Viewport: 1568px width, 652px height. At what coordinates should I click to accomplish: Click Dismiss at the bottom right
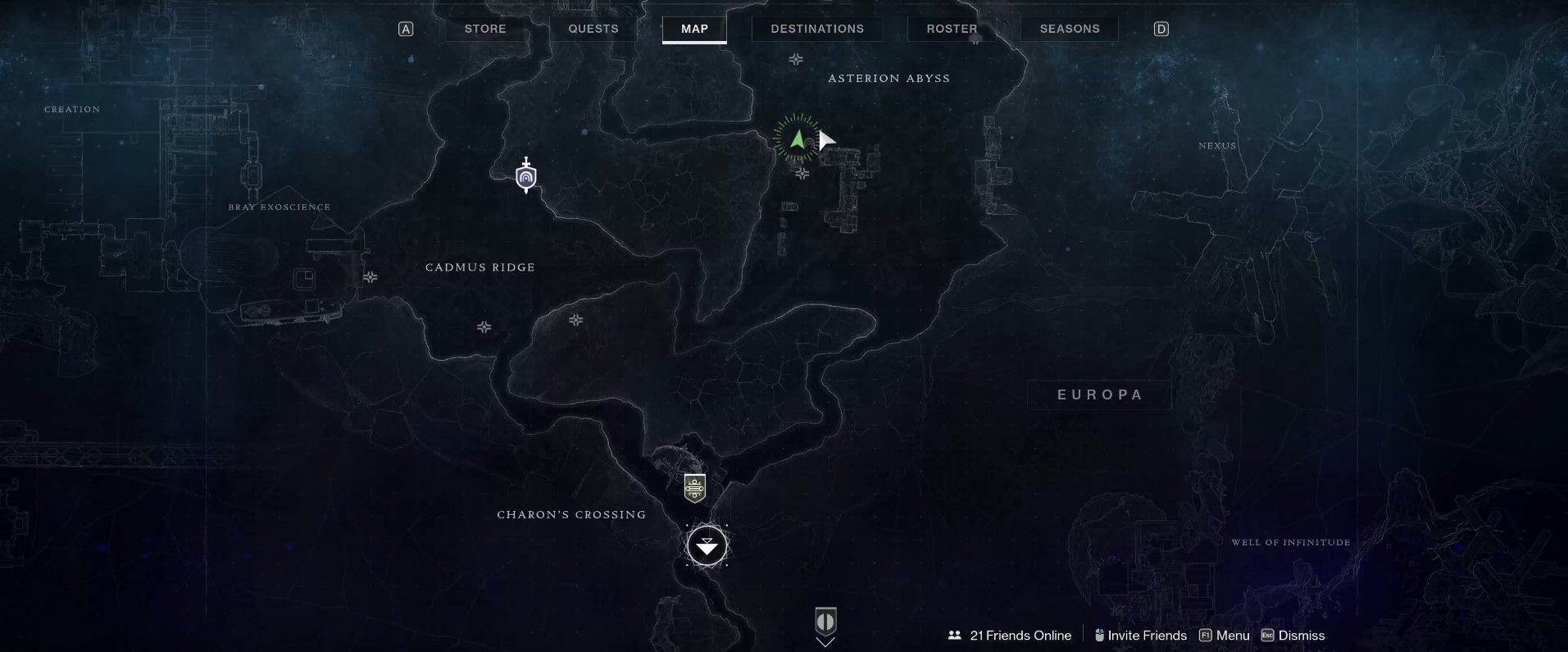coord(1302,635)
